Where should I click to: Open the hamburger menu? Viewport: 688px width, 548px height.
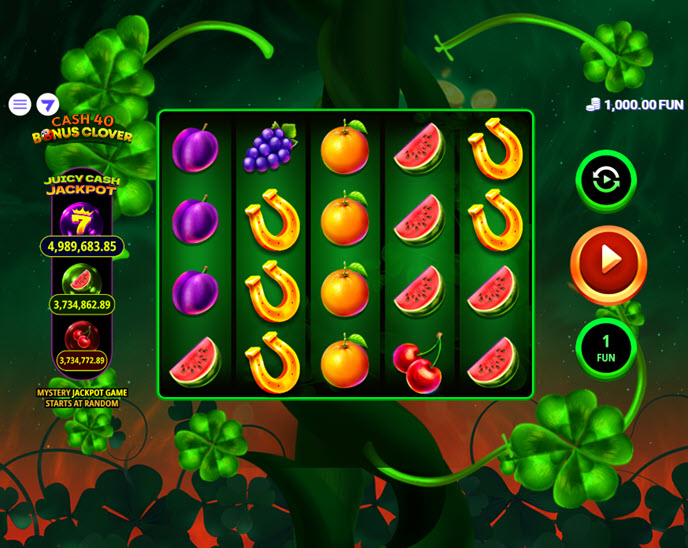tap(19, 104)
